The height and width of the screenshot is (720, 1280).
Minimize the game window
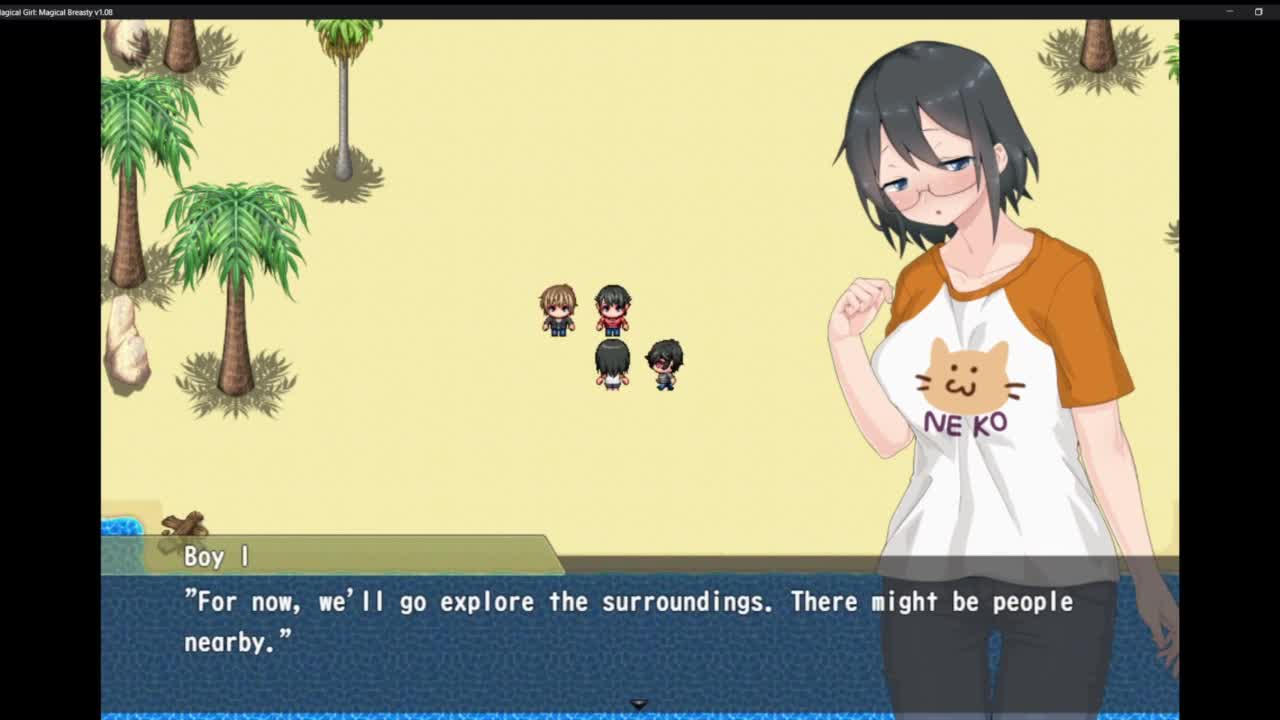point(1229,12)
